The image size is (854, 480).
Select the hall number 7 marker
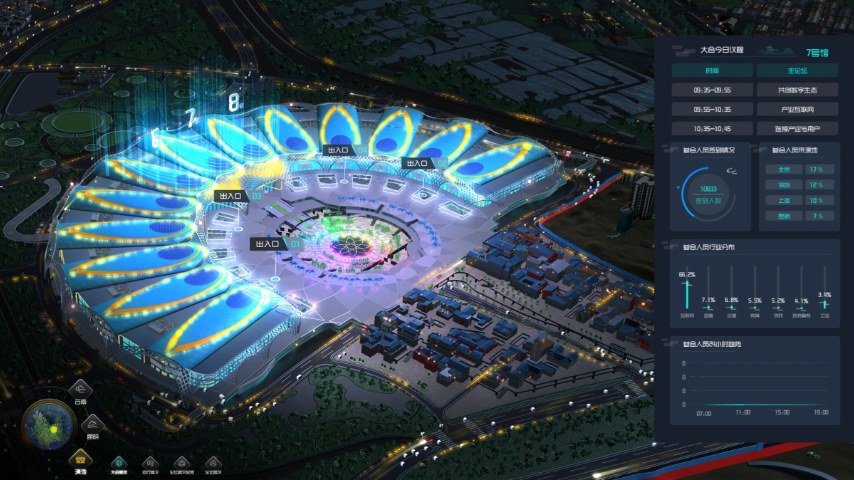(189, 117)
